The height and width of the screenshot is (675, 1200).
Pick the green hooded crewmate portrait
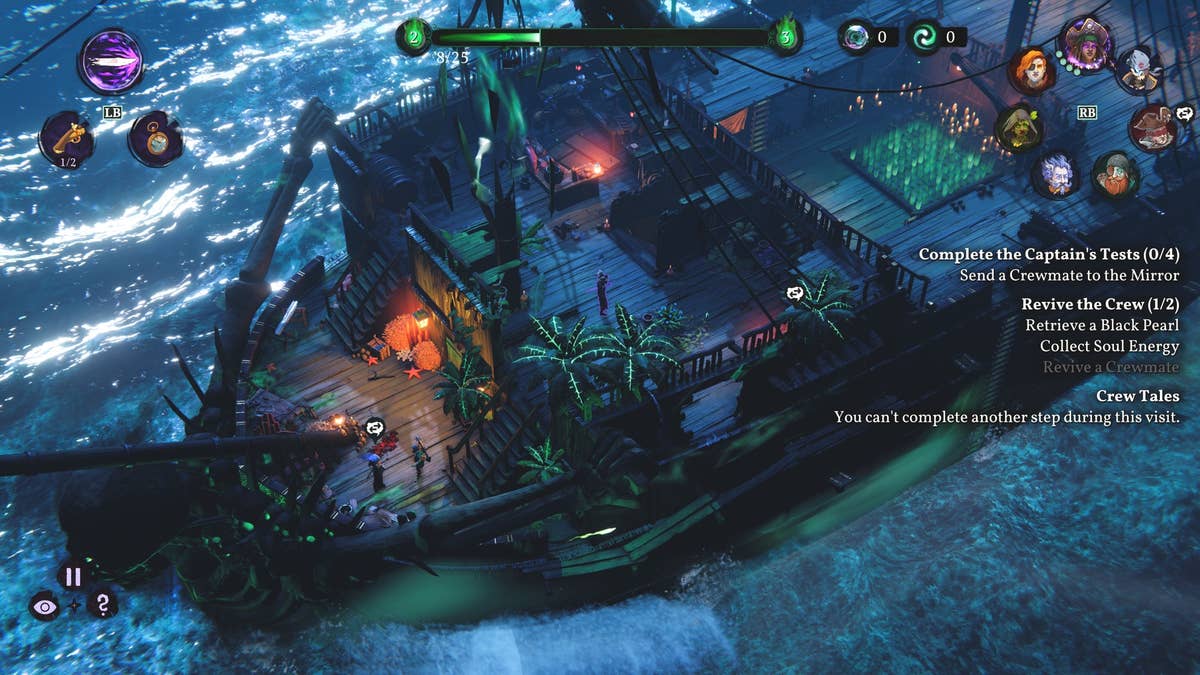pos(1019,128)
